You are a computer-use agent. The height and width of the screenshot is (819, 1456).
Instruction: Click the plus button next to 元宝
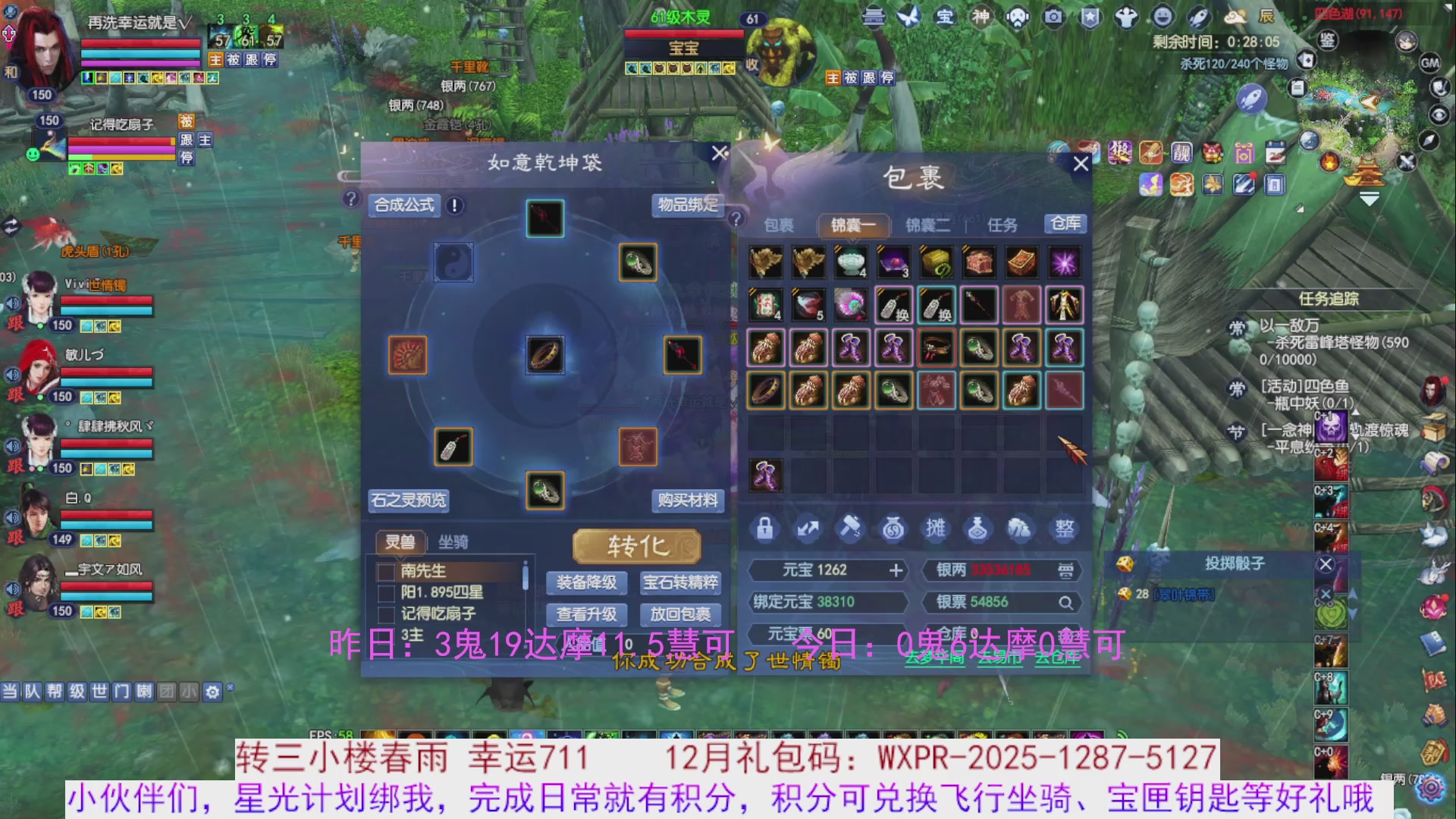pos(897,570)
